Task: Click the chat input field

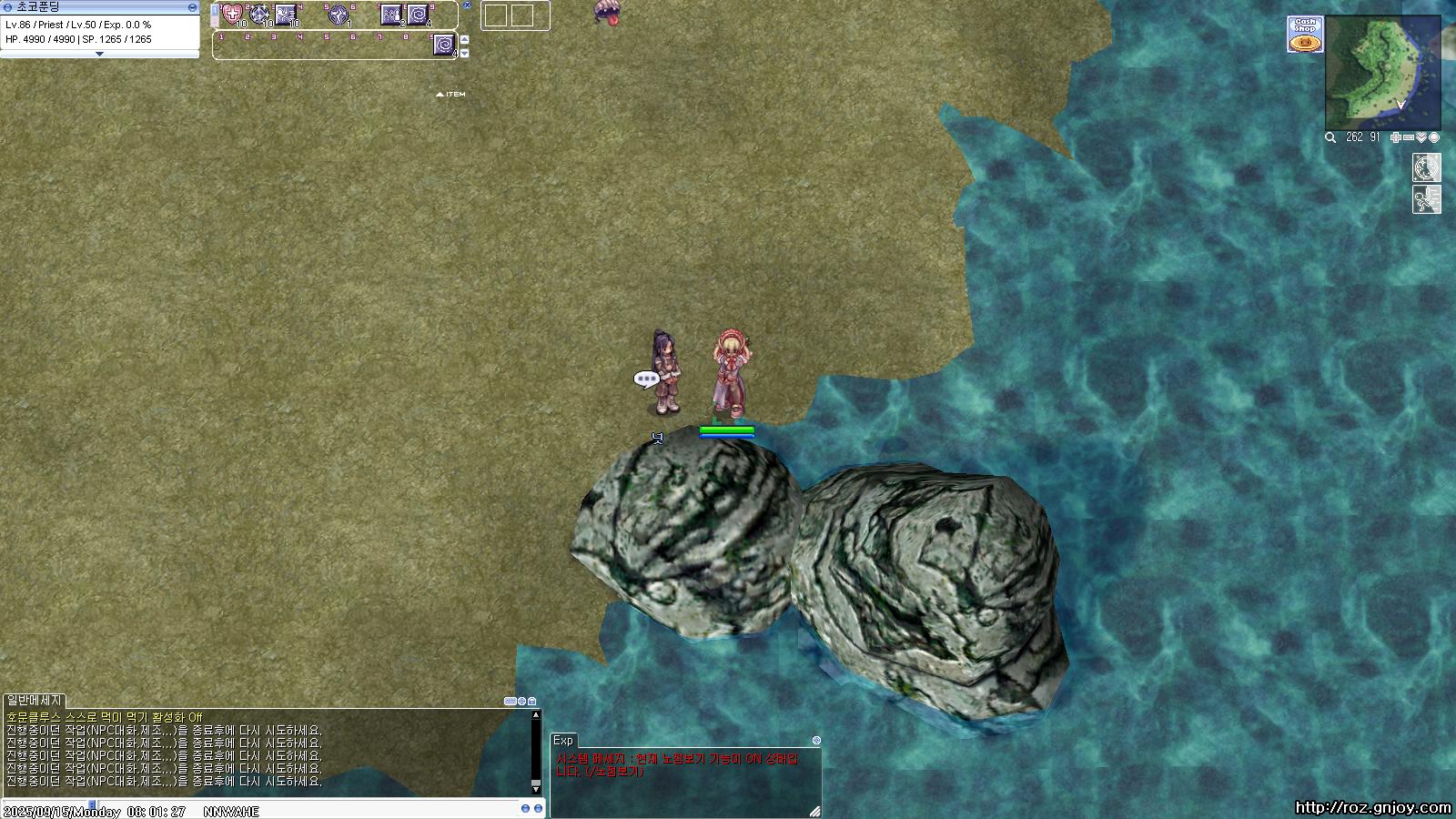Action: [x=273, y=810]
